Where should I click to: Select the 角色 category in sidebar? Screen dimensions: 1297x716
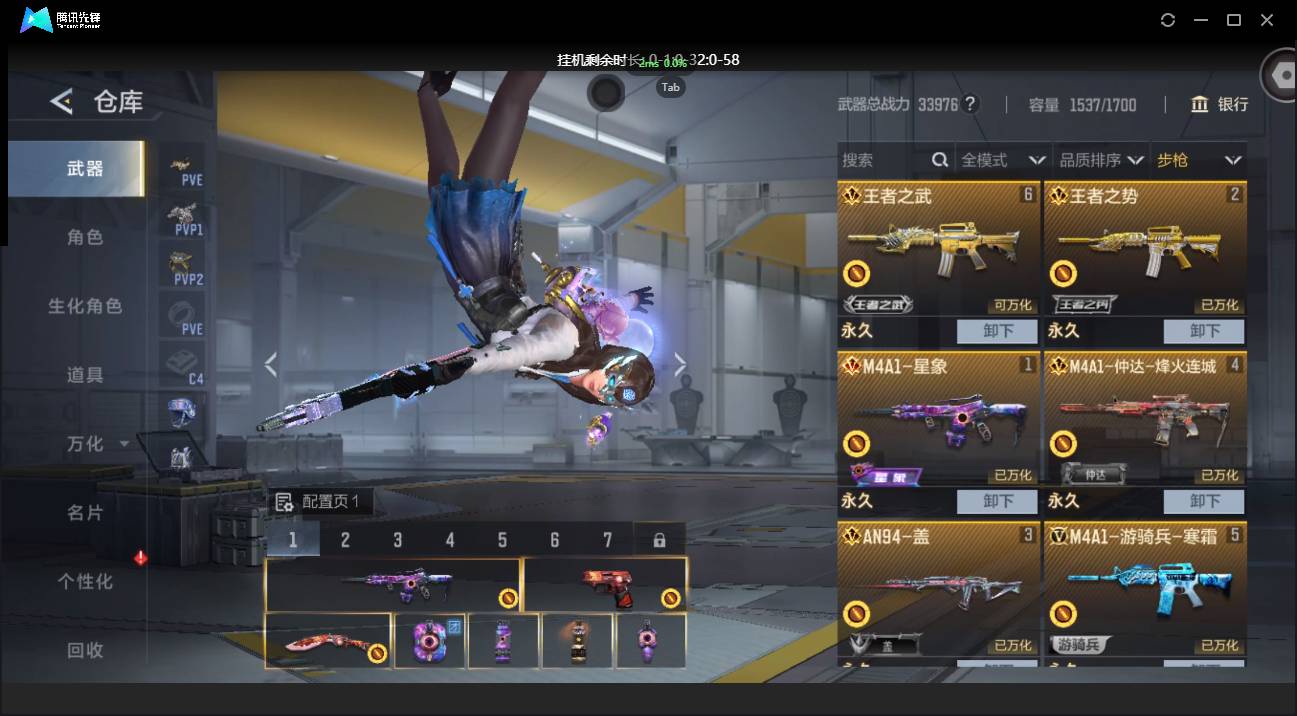tap(85, 237)
